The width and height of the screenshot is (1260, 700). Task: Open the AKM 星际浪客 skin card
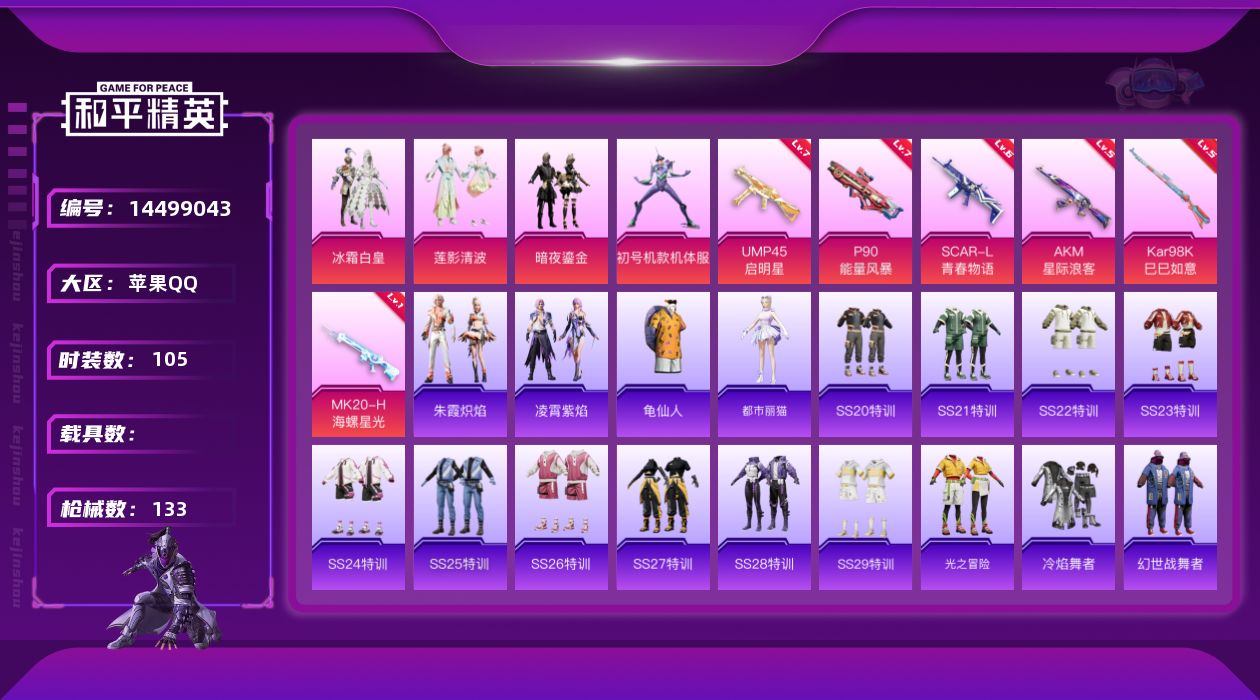click(1068, 210)
